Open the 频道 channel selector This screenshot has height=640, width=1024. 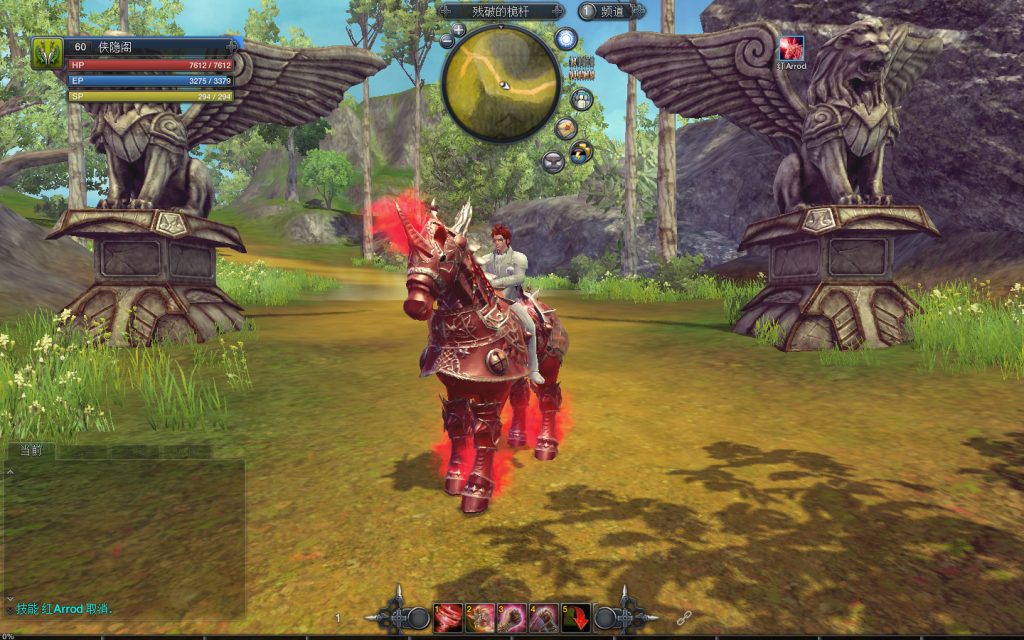[x=611, y=12]
